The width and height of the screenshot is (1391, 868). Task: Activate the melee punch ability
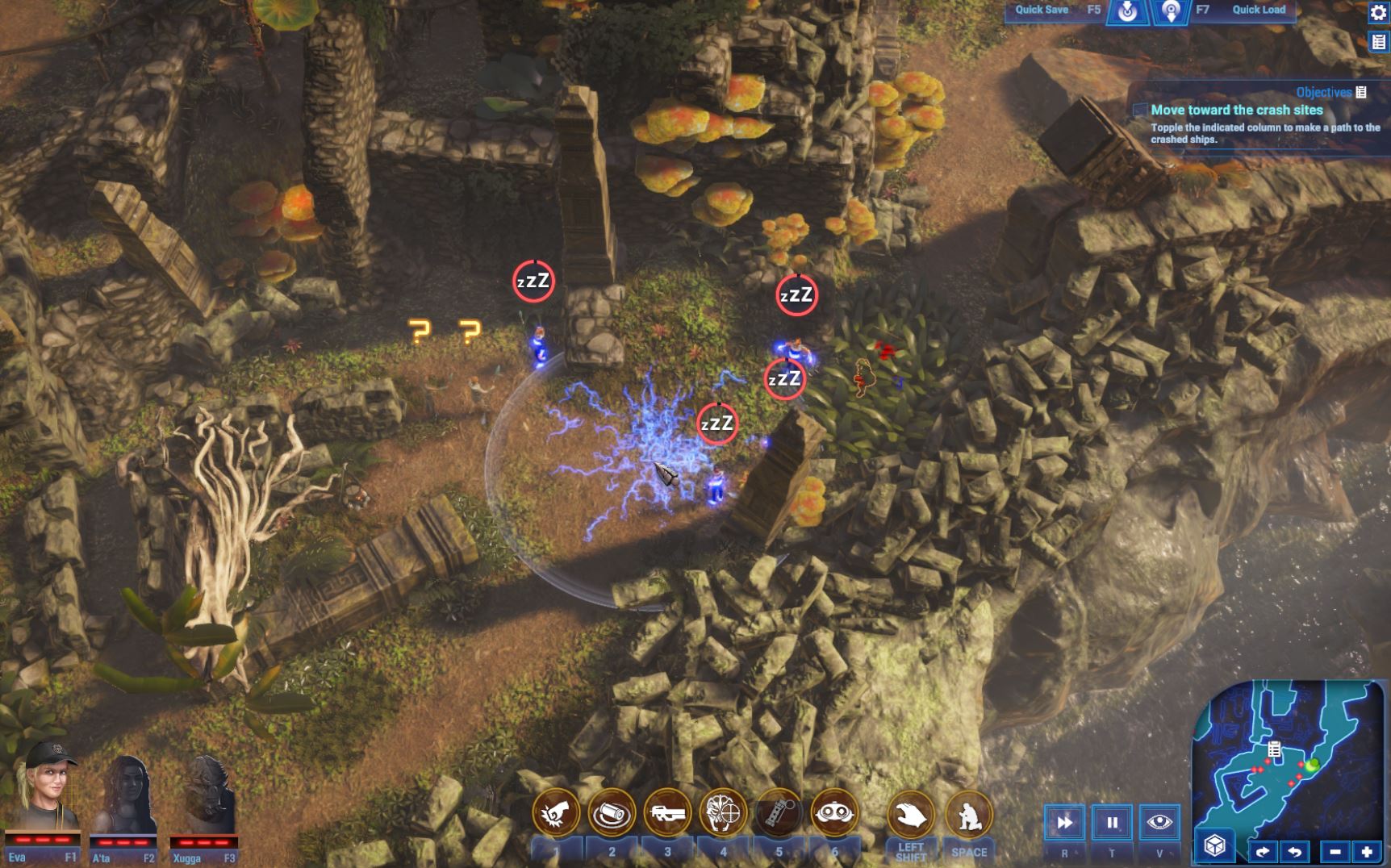[x=556, y=813]
